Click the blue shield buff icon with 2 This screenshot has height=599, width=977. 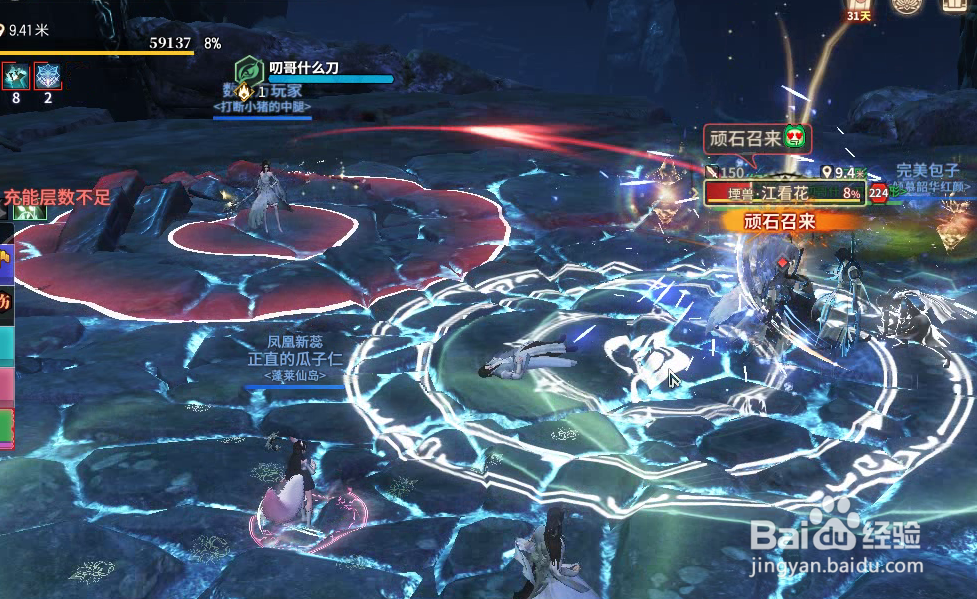pos(47,76)
